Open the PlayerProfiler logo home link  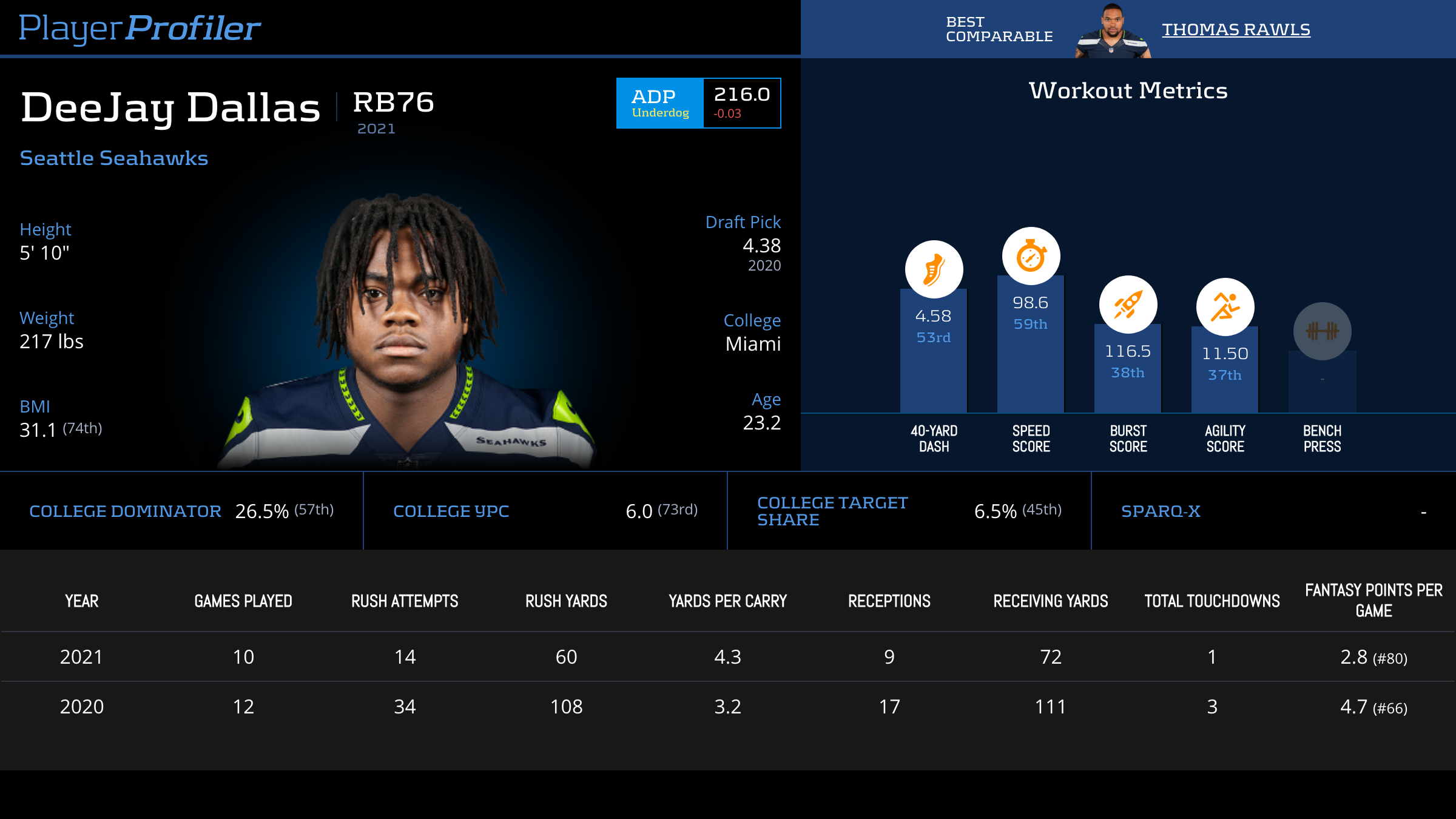(x=140, y=28)
